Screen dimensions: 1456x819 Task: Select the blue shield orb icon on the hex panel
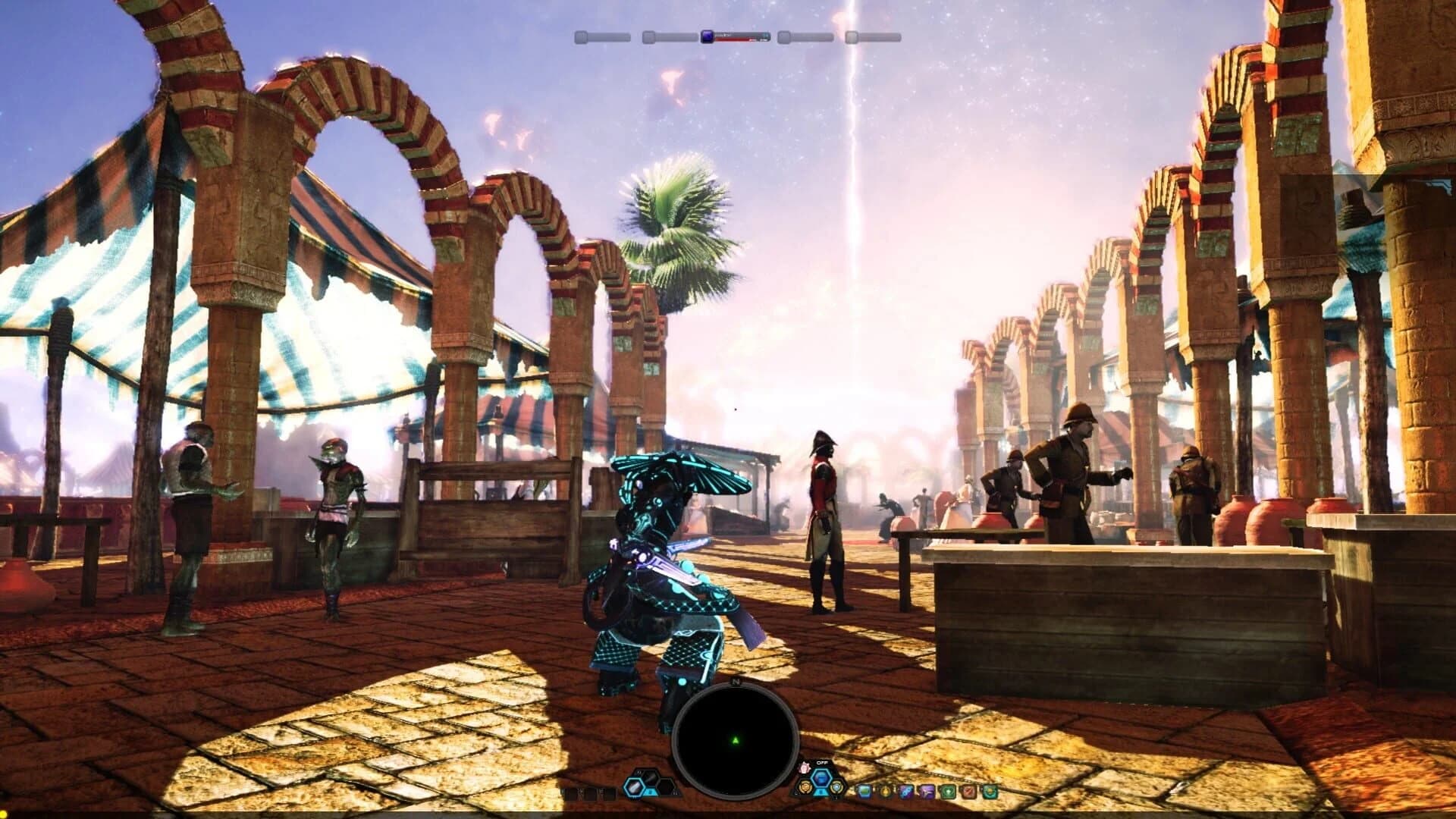click(837, 788)
